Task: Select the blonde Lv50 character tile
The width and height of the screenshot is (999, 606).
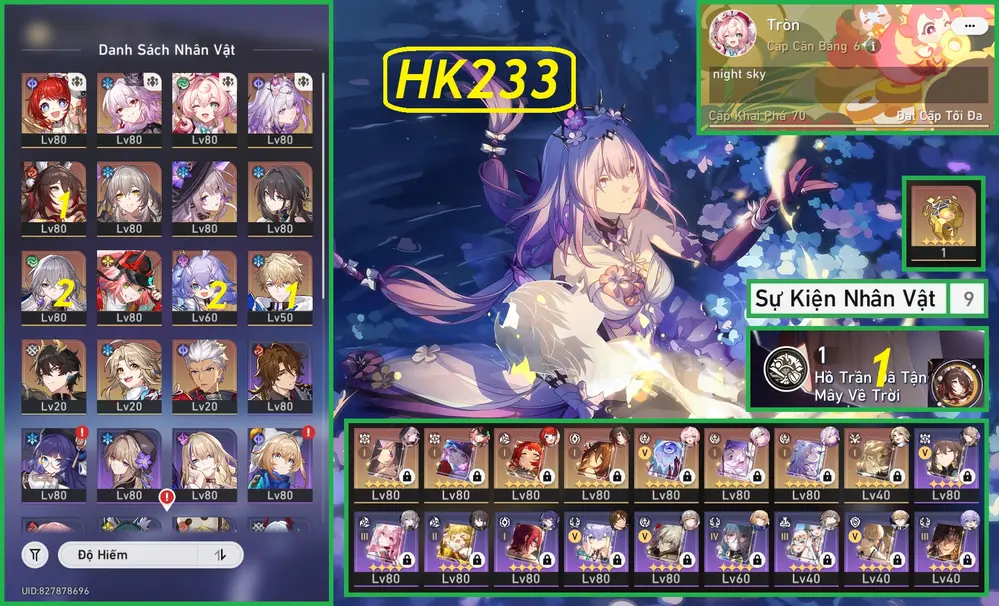Action: (280, 284)
